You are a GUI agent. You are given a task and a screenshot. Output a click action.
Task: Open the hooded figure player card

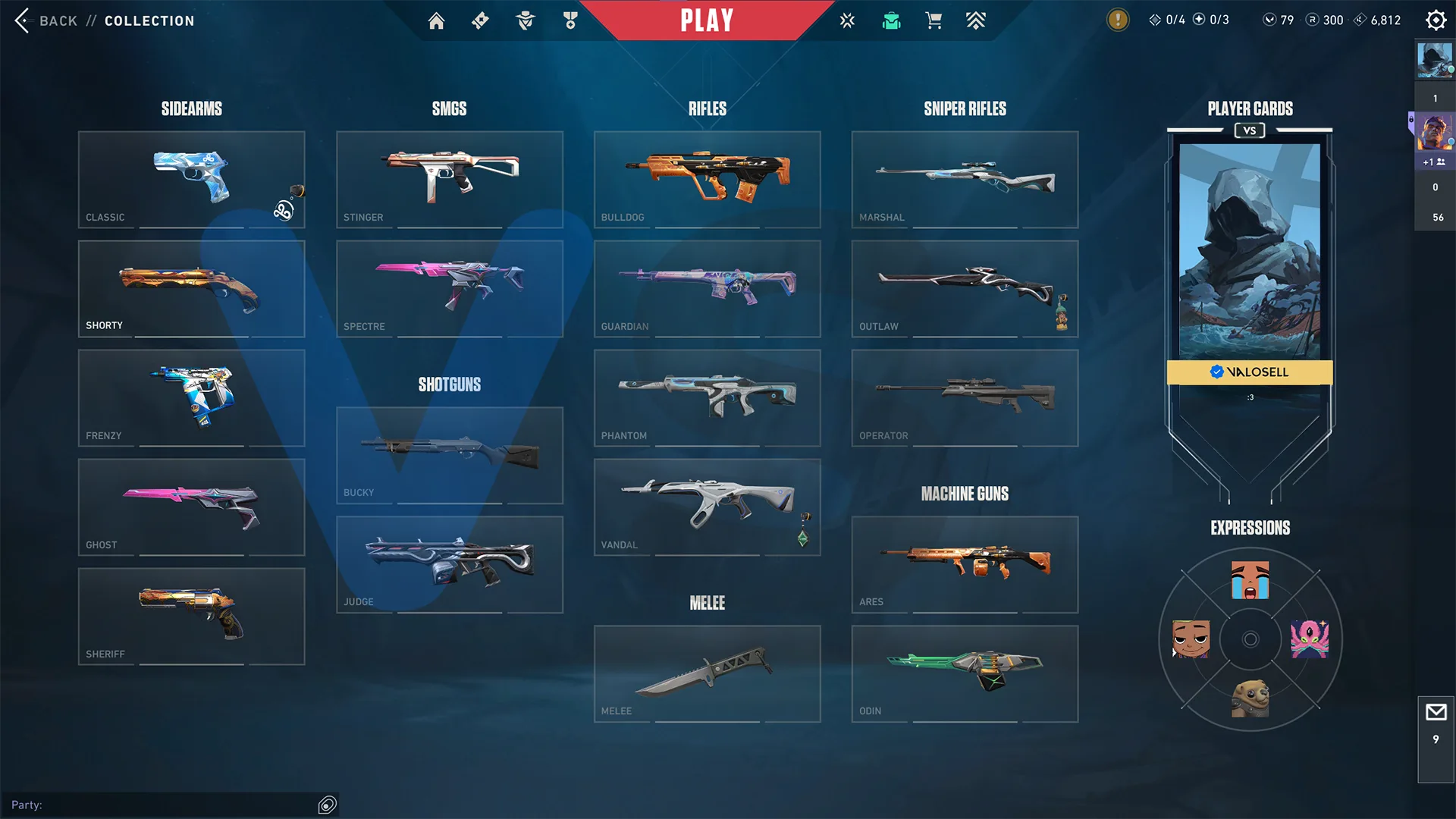coord(1250,252)
